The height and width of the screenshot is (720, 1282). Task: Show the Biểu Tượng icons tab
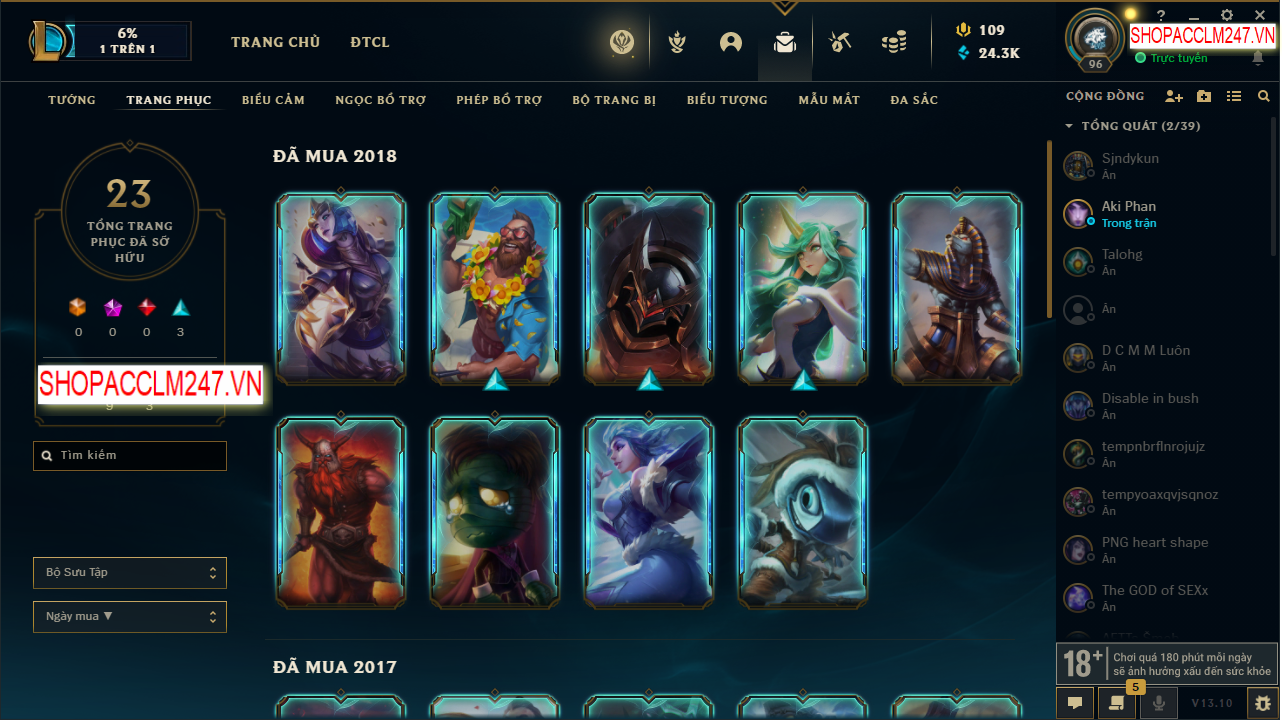click(727, 100)
